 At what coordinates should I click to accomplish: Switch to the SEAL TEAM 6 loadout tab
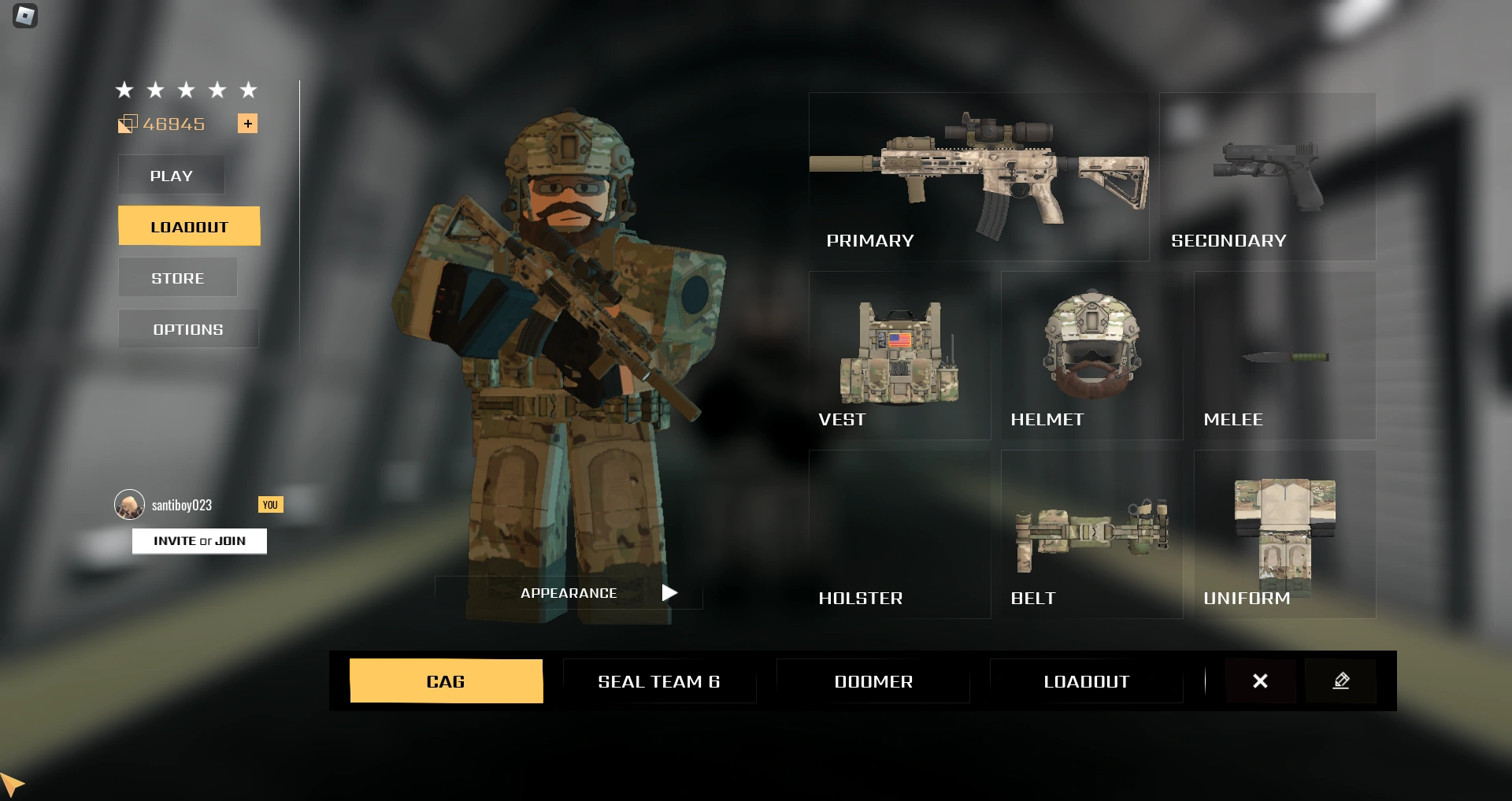click(659, 680)
